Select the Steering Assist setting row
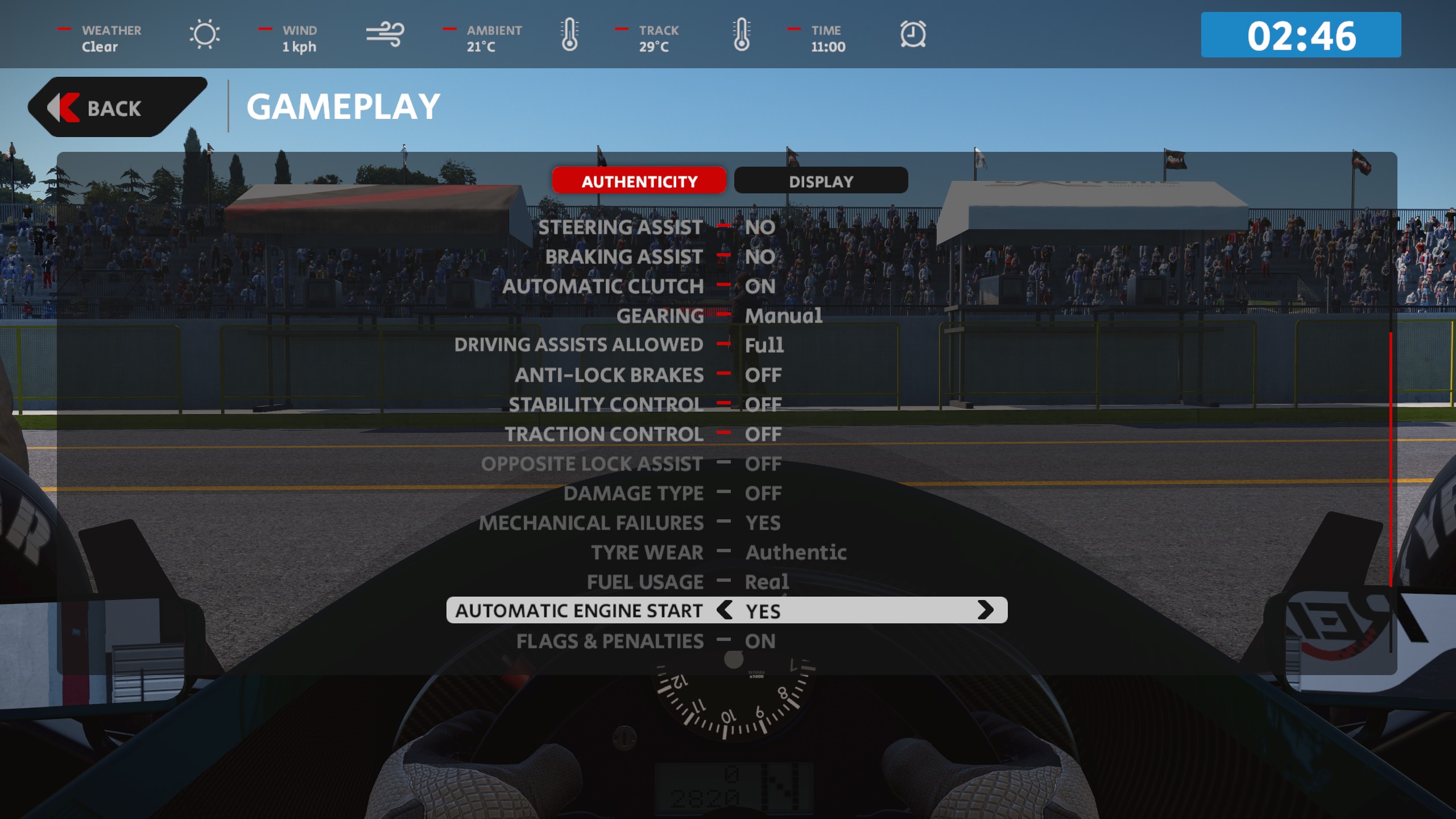Screen dimensions: 1456x819 [x=621, y=227]
